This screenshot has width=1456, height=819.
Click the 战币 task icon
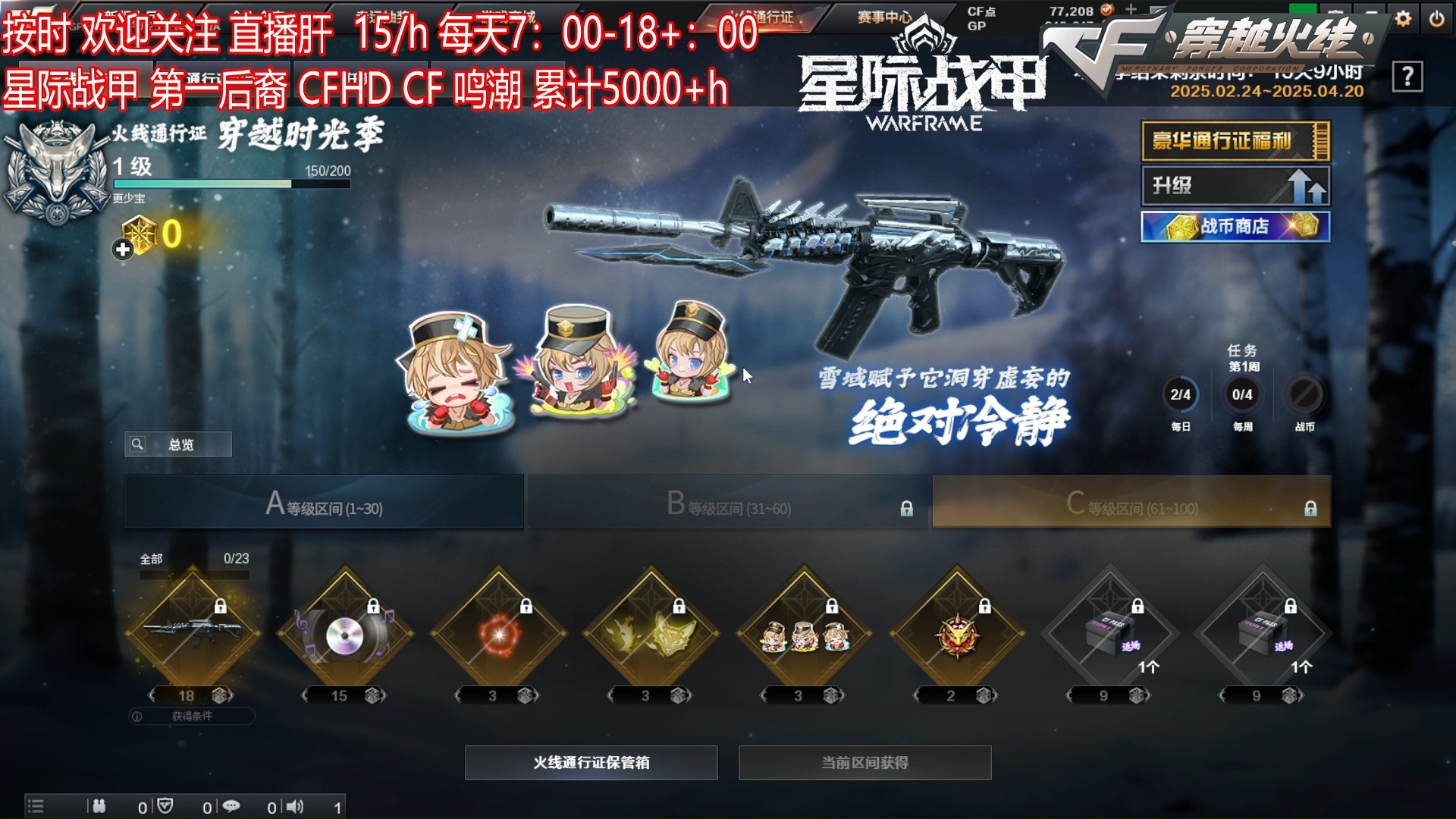1303,395
